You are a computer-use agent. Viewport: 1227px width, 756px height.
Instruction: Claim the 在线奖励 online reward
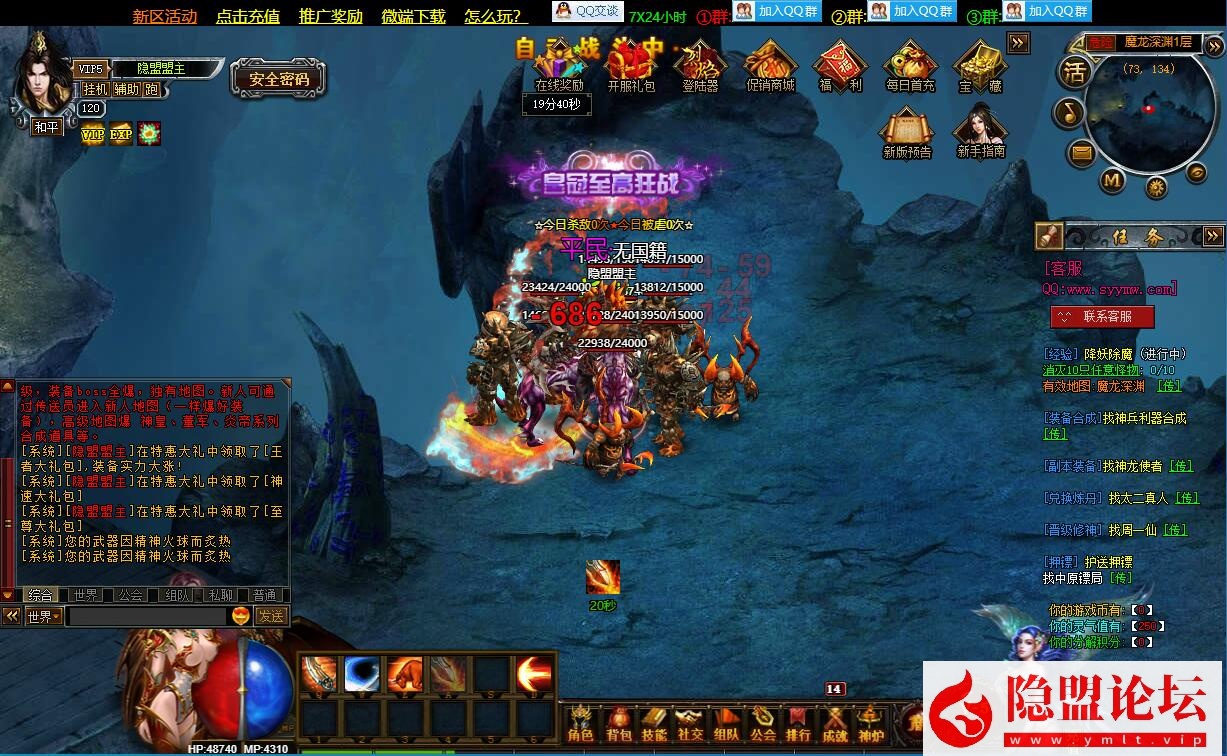pos(559,68)
